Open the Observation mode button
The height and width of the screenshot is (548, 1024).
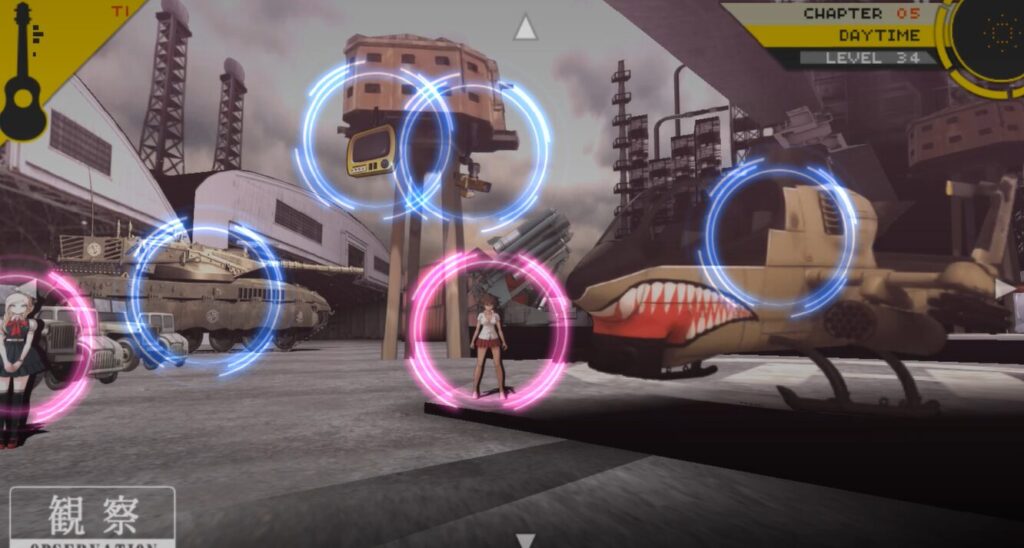(x=92, y=517)
